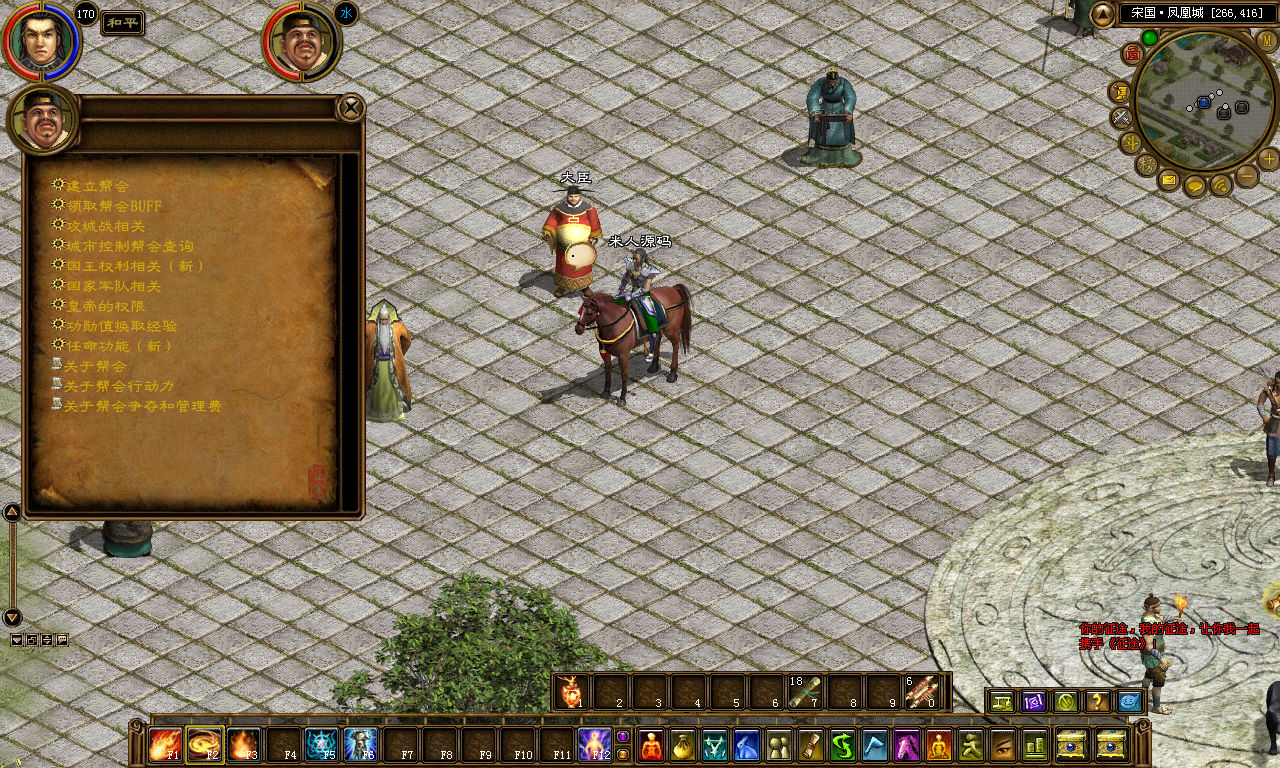Zoom out the minimap with the minus button
Screen dimensions: 1280x768
click(x=1247, y=177)
